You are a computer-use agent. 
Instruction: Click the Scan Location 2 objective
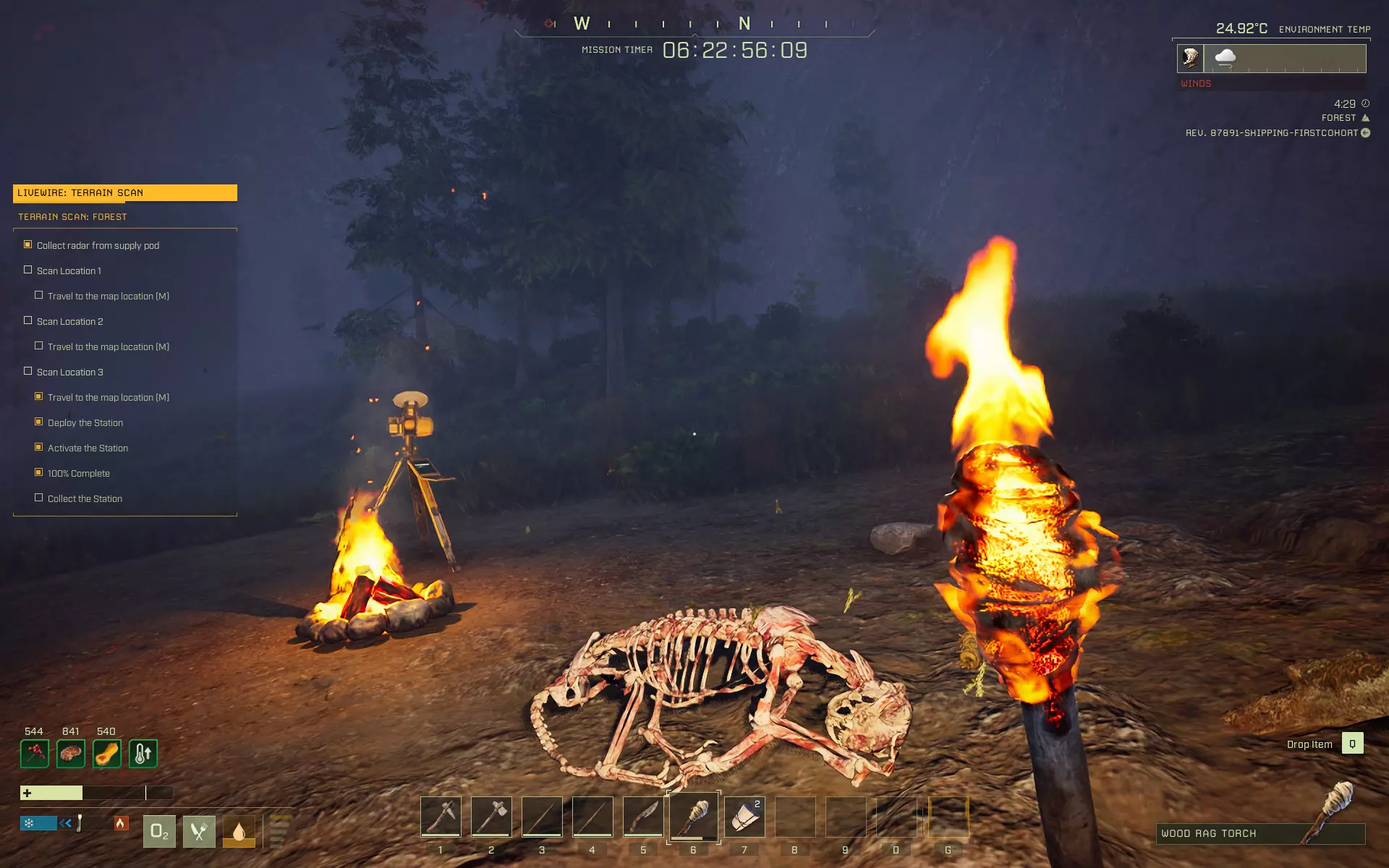[x=69, y=321]
